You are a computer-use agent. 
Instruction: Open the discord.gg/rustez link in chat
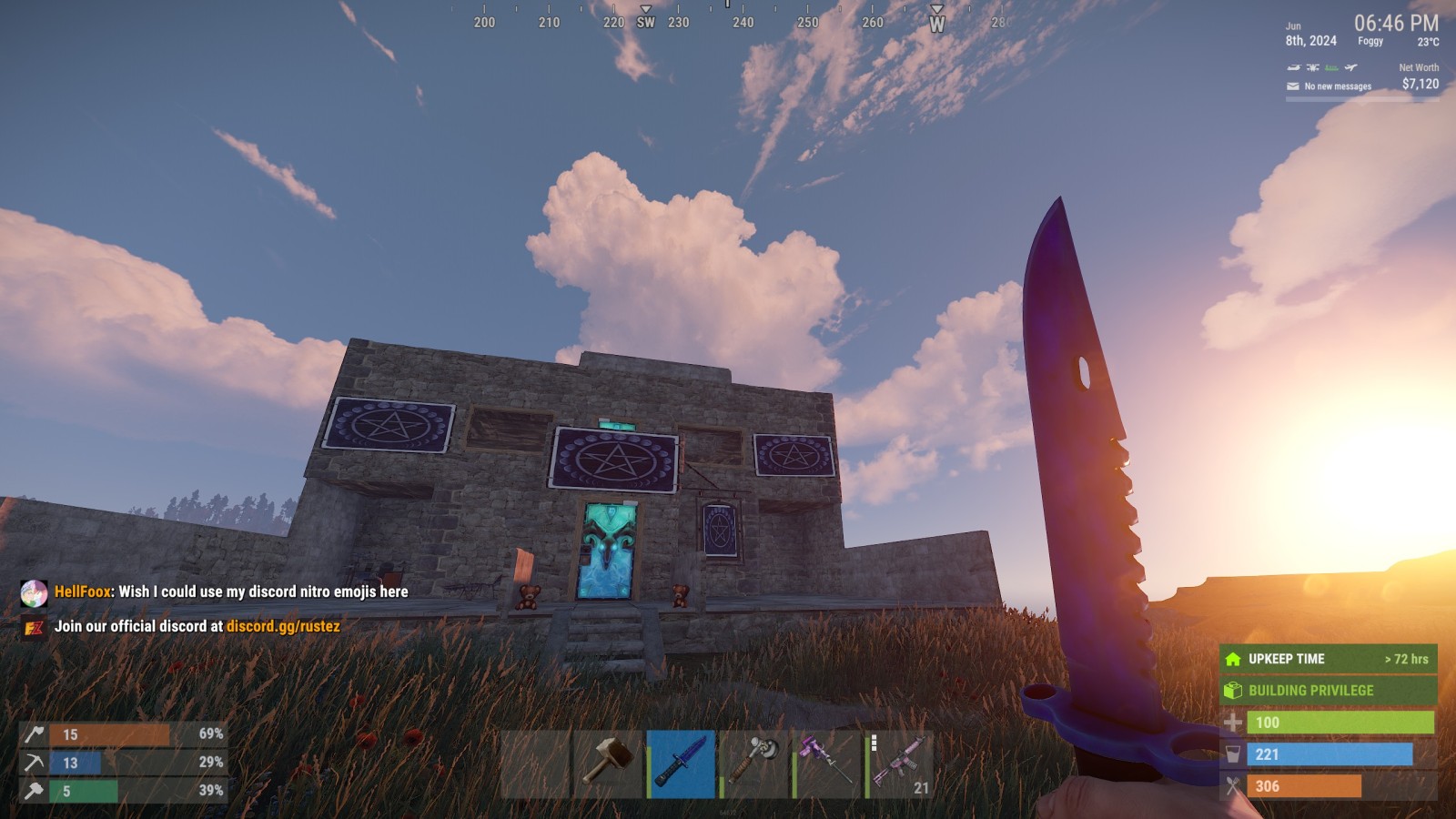pos(283,626)
